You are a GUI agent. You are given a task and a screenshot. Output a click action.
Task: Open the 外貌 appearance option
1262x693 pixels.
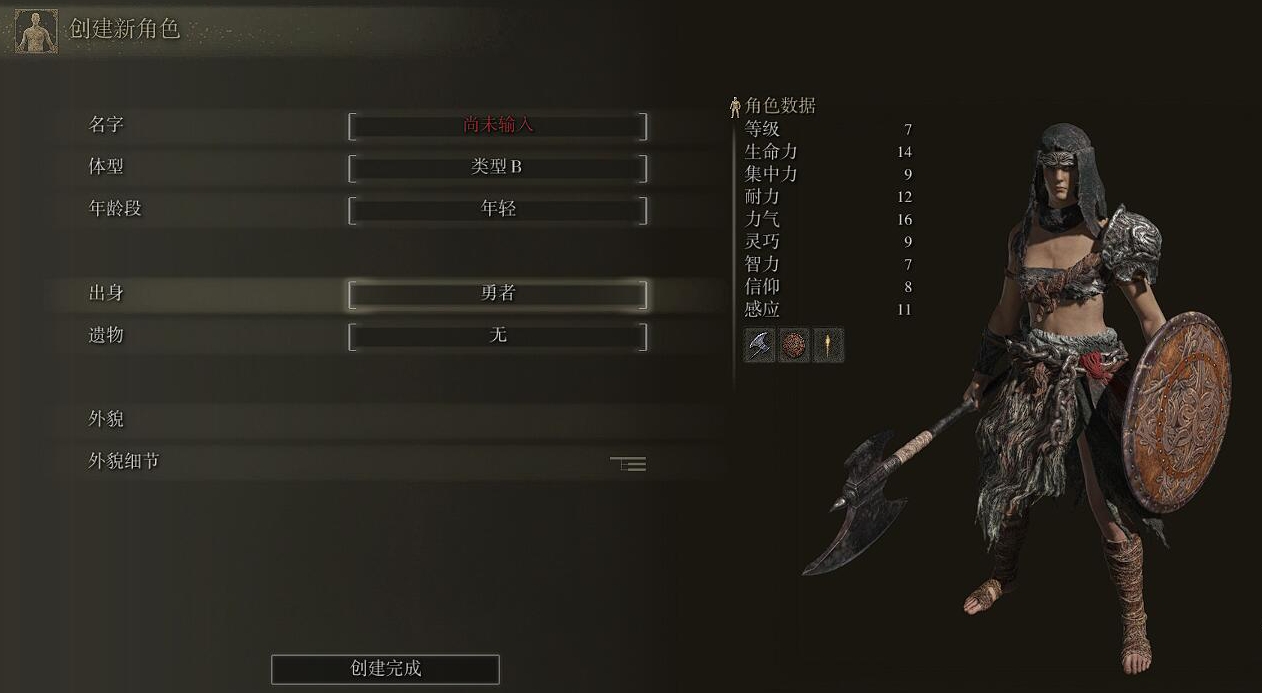coord(367,420)
